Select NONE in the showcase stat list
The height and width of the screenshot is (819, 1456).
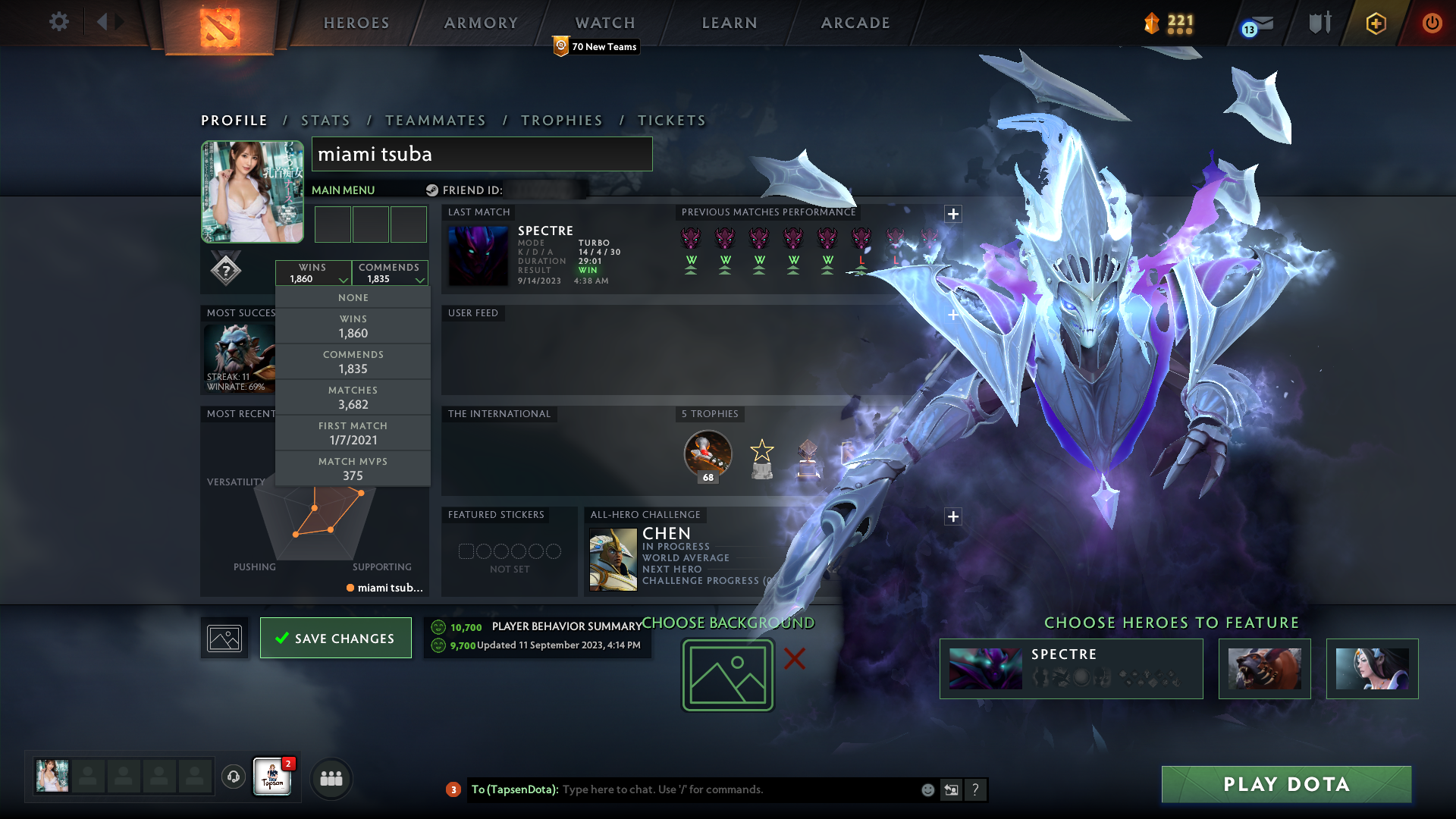pos(353,297)
